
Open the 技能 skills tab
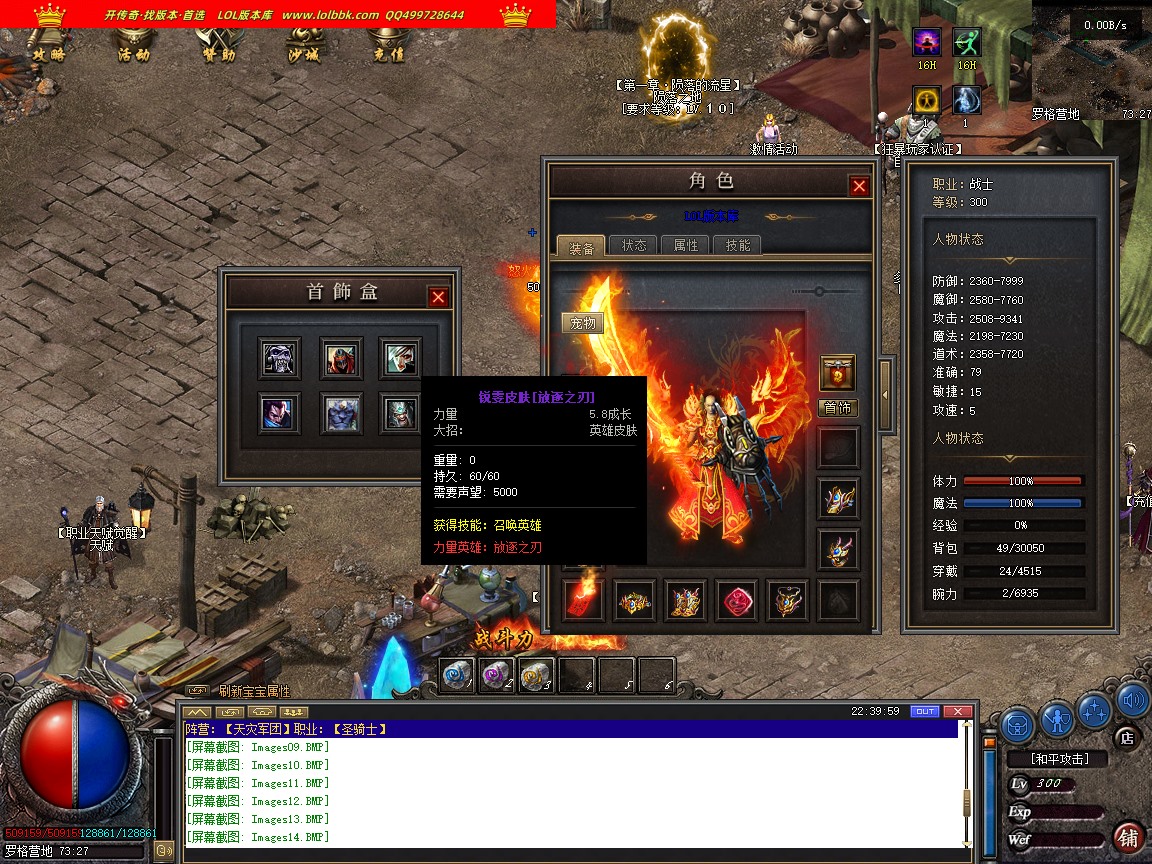(x=738, y=245)
